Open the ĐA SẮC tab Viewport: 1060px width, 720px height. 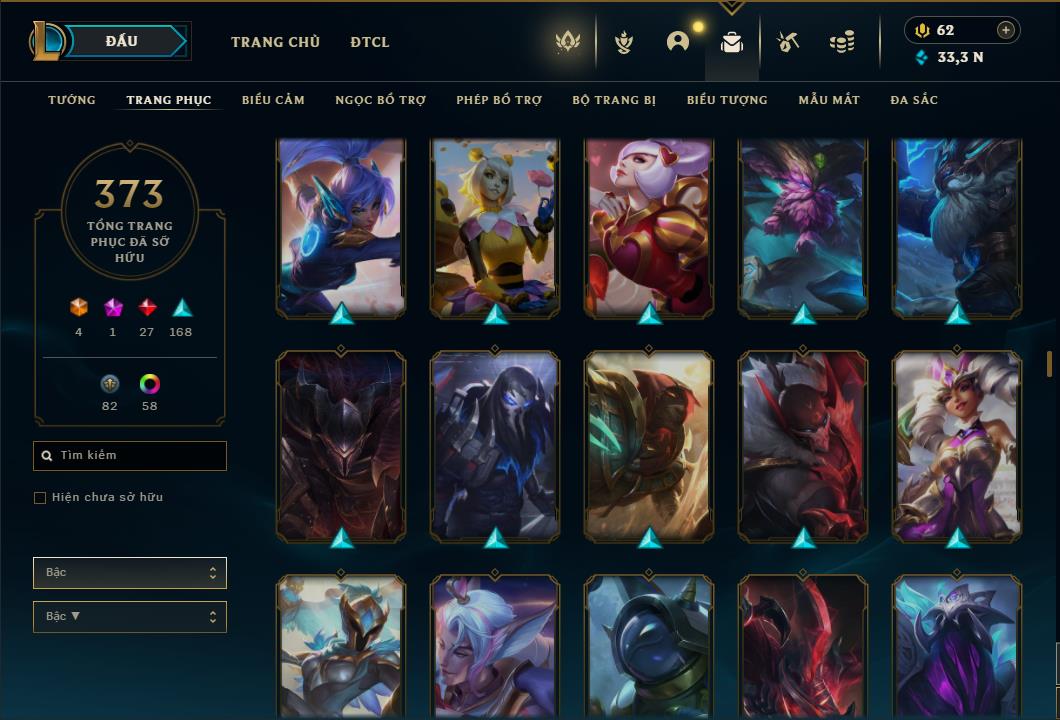(x=914, y=100)
